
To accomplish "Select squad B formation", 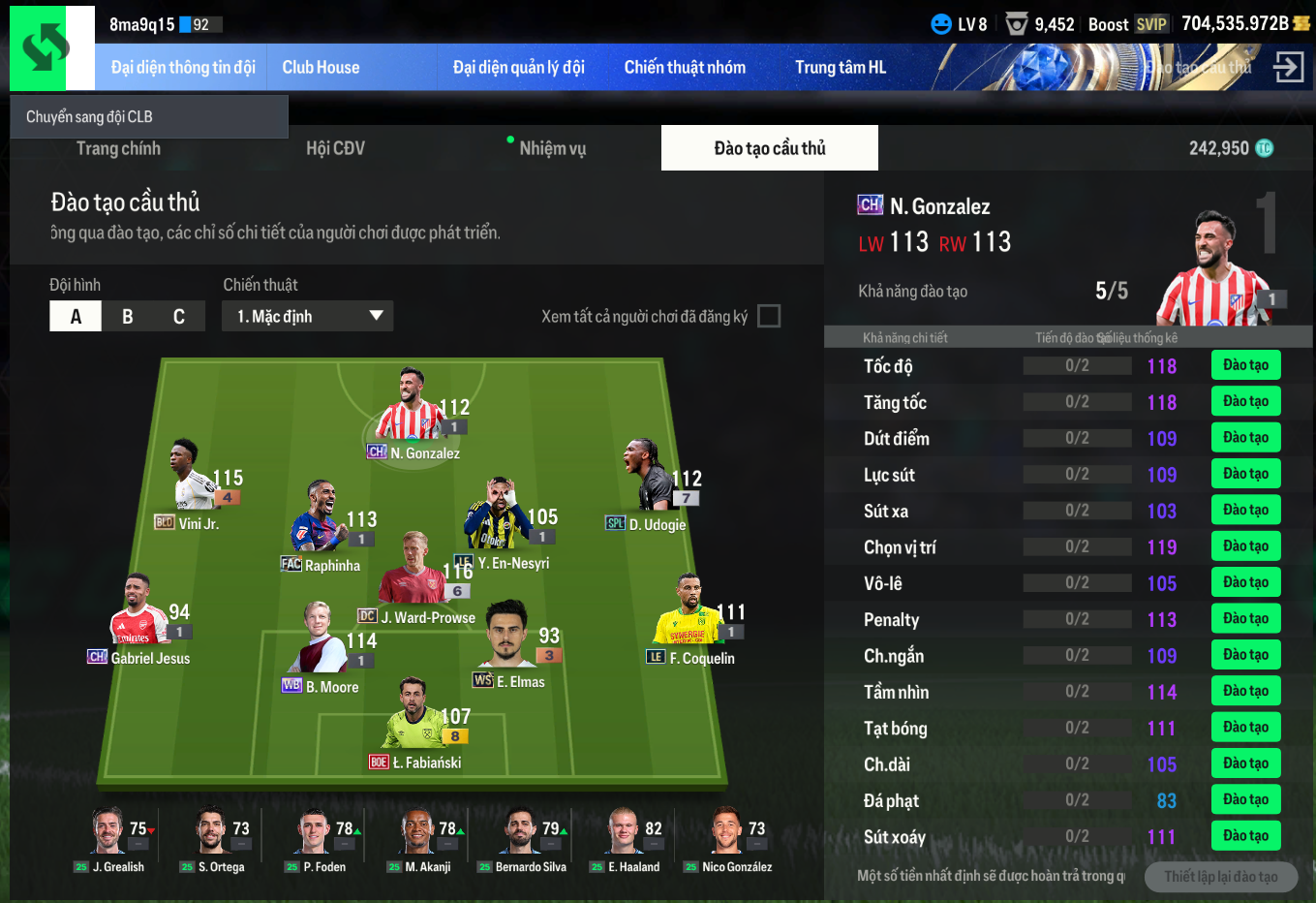I will pos(127,317).
